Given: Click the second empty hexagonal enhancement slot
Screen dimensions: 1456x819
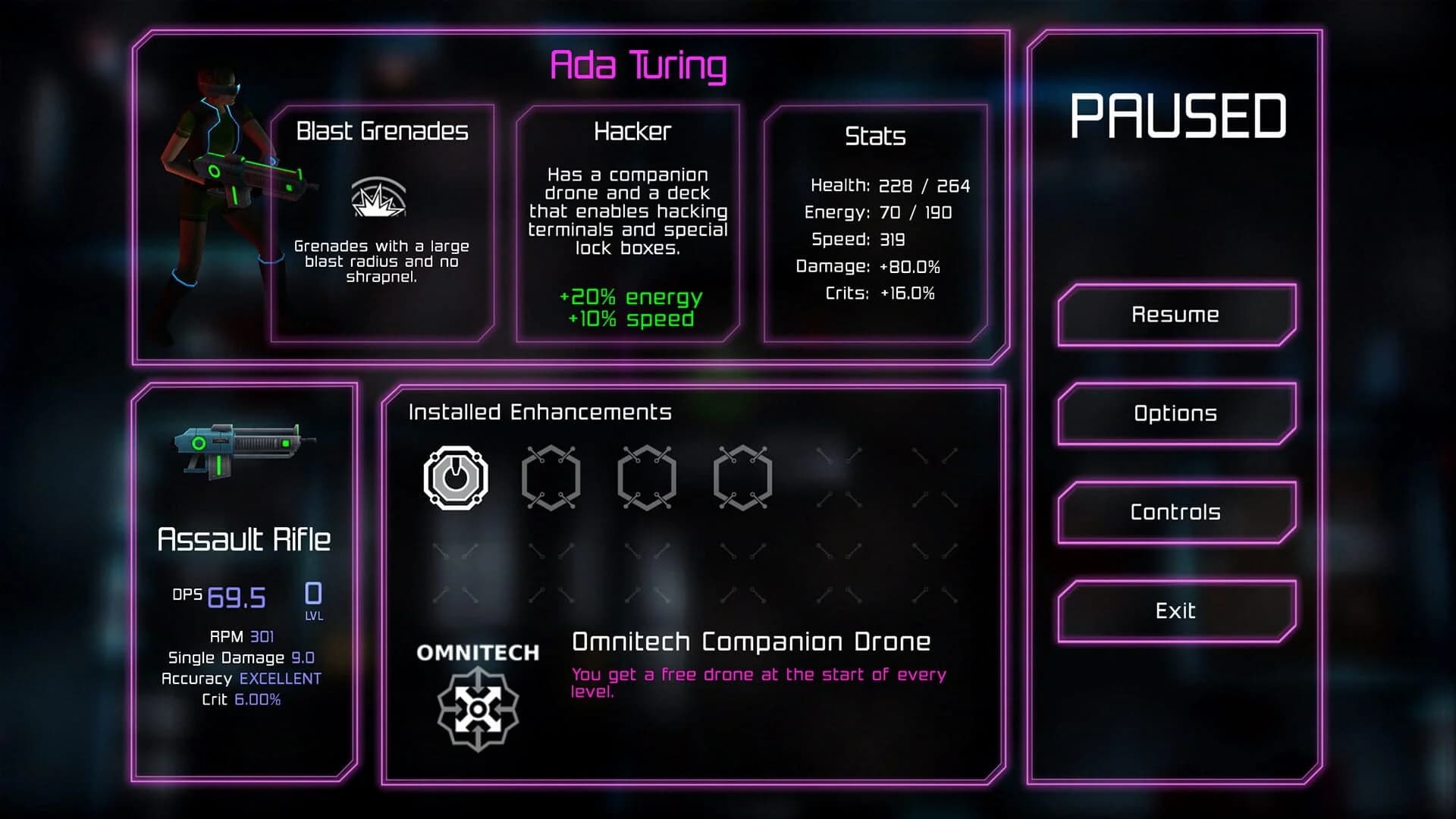Looking at the screenshot, I should (551, 477).
